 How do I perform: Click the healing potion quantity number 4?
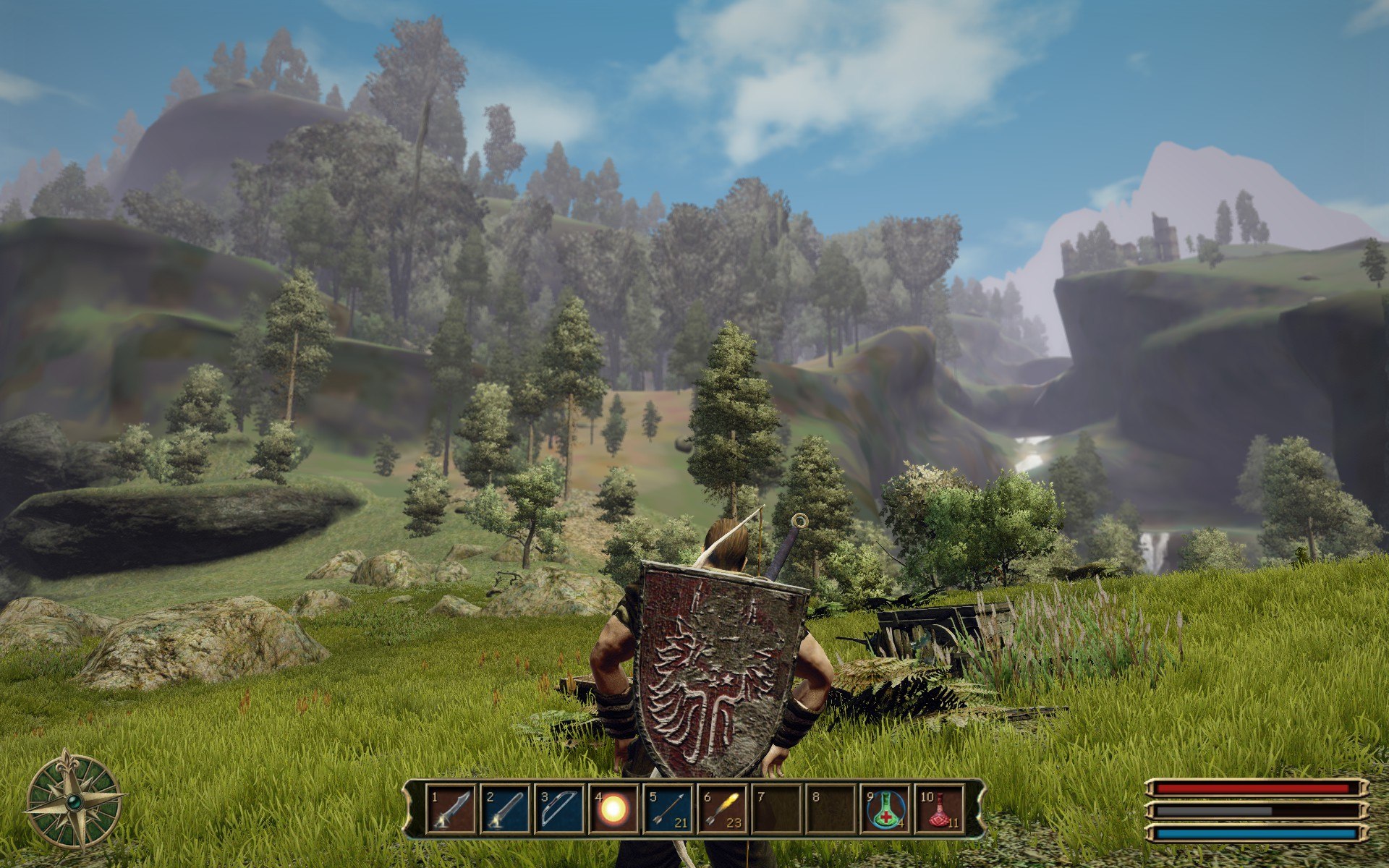tap(901, 822)
